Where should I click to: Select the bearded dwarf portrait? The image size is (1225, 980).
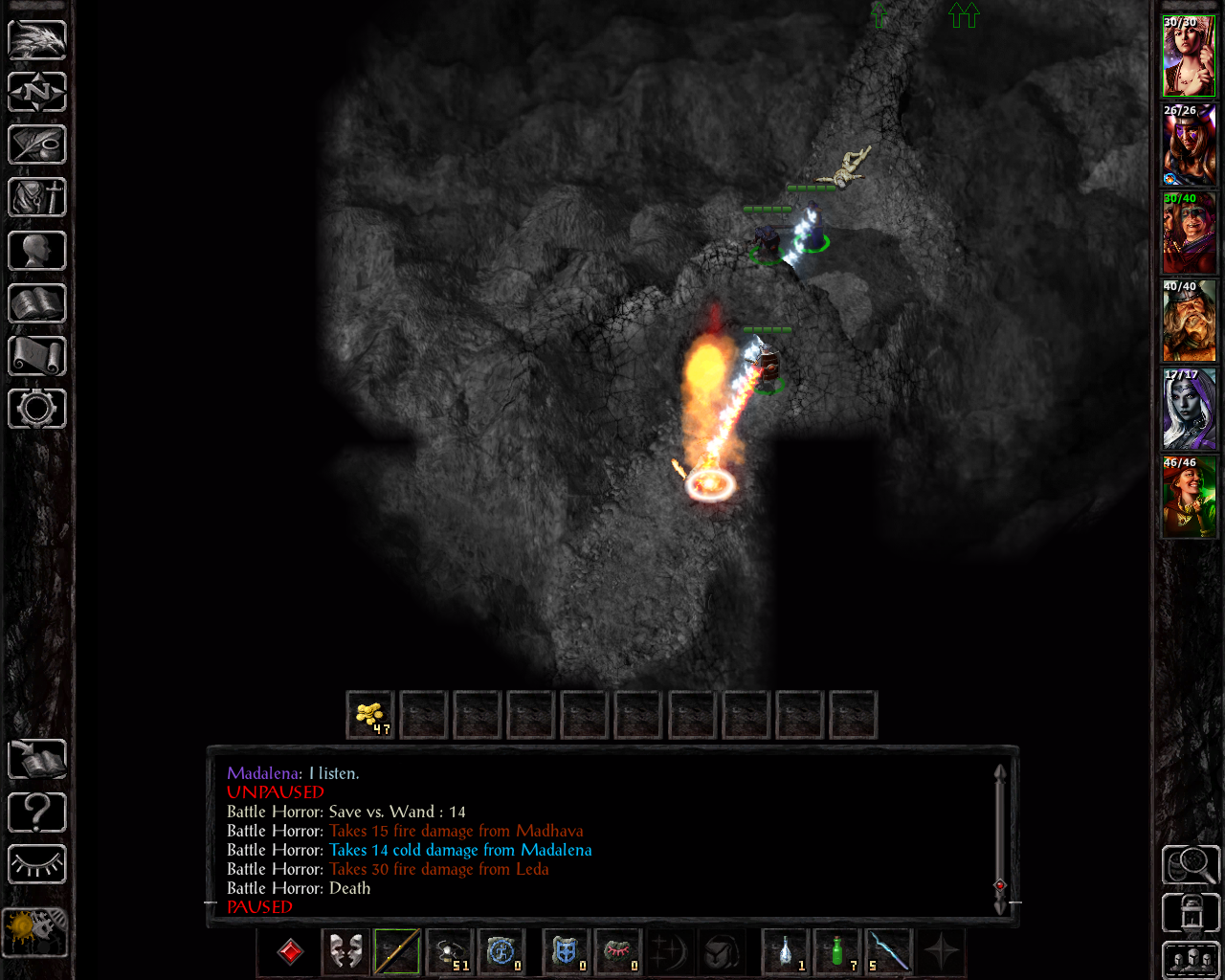click(x=1189, y=322)
